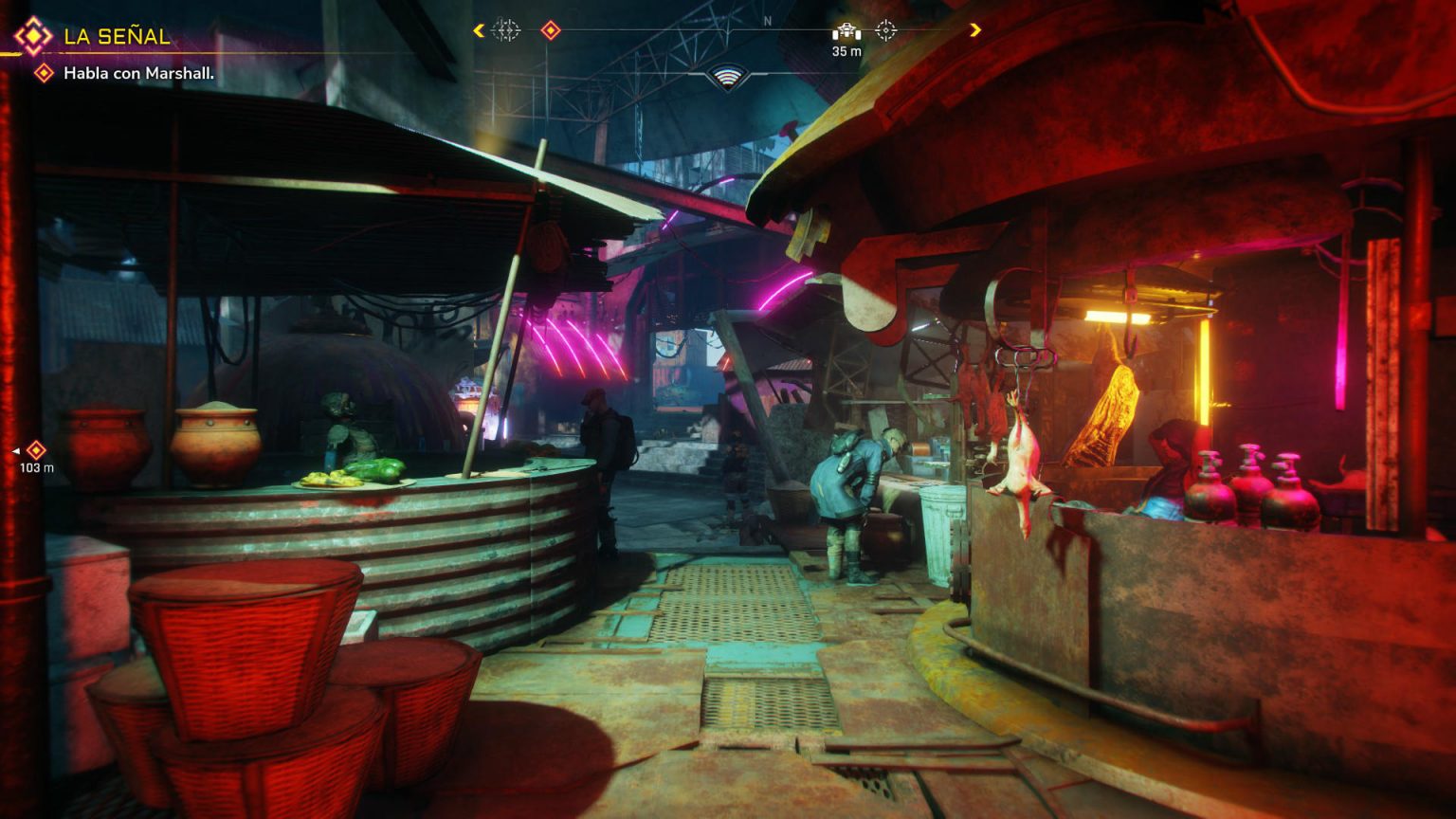
Task: Click the compass left yellow arrow
Action: pyautogui.click(x=479, y=31)
